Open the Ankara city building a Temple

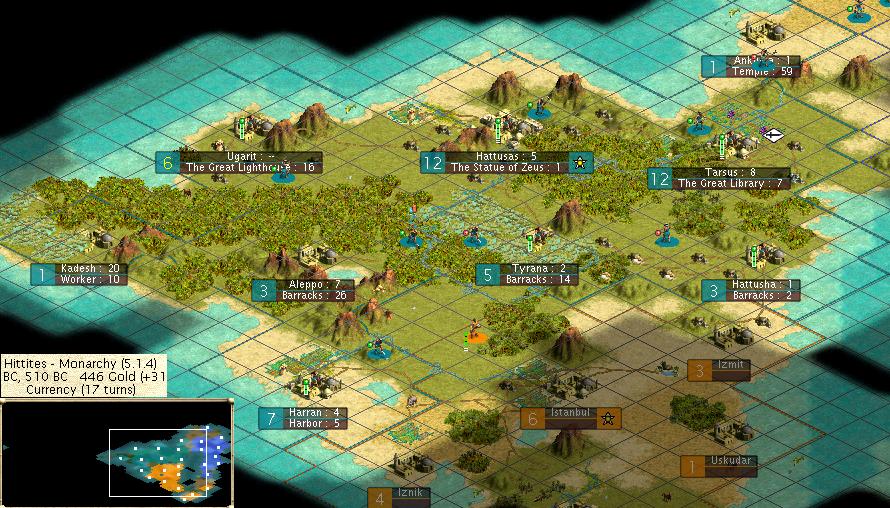coord(762,66)
